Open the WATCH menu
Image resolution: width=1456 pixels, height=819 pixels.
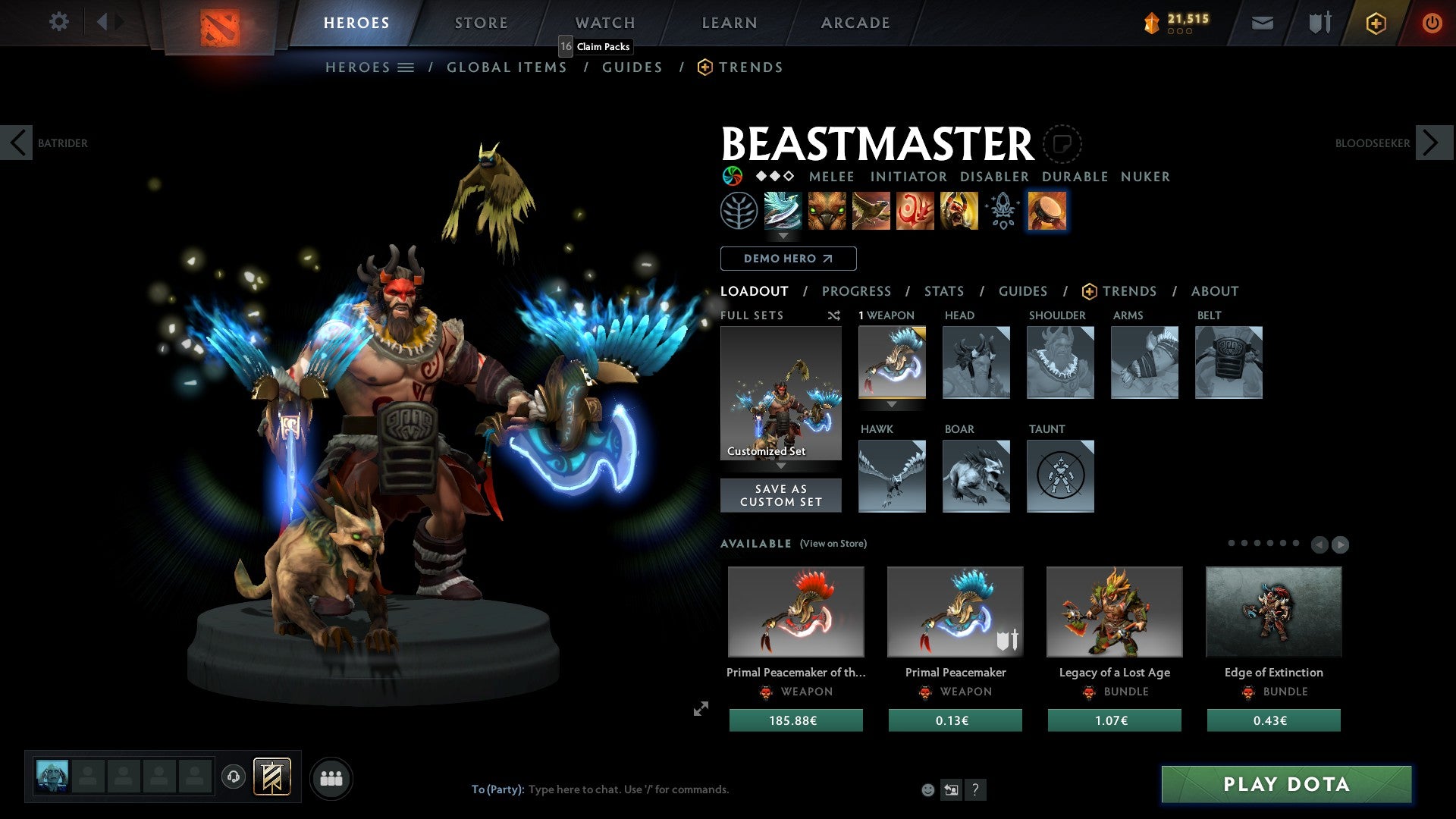604,23
